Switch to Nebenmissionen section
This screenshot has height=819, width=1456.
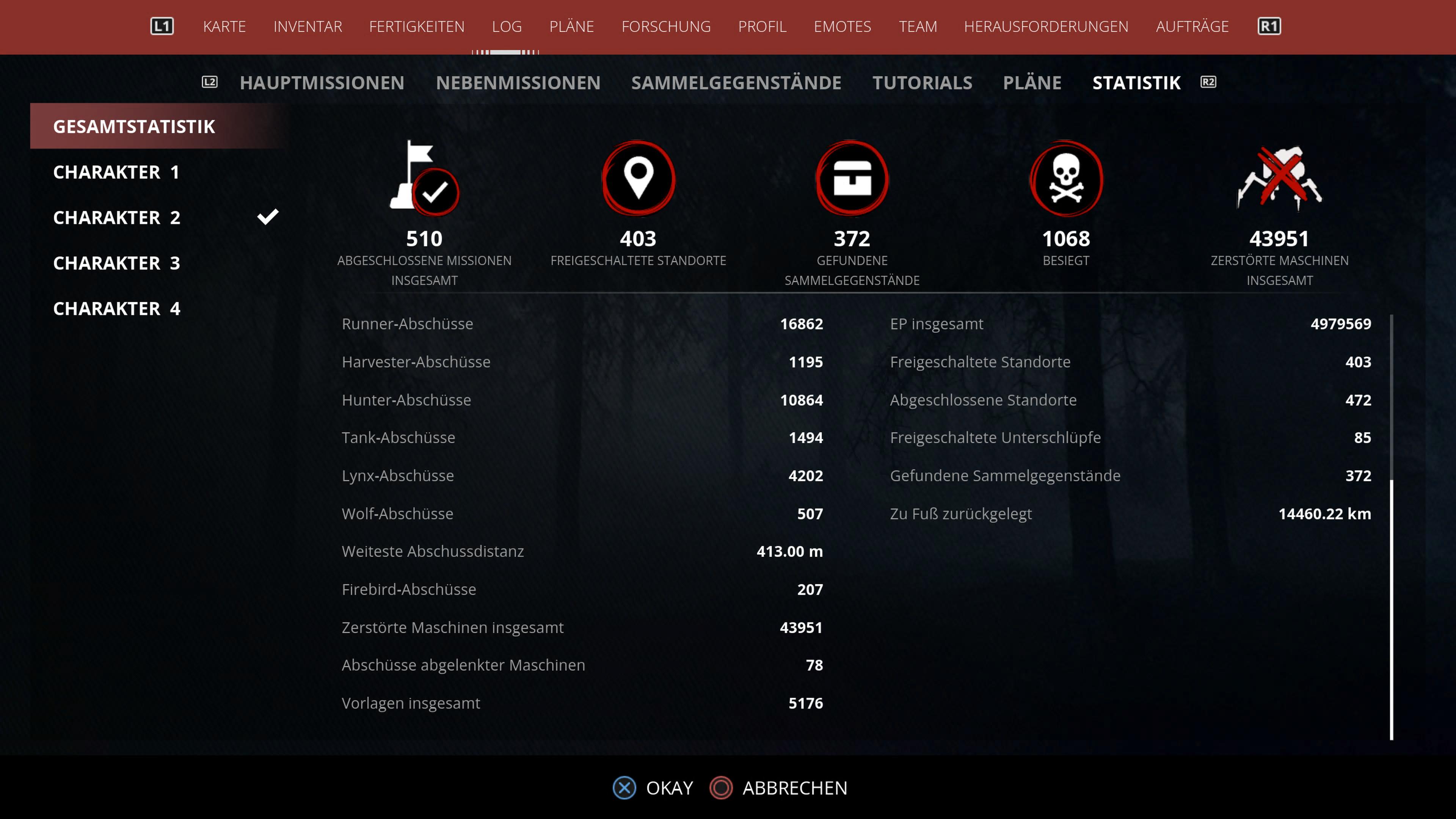click(518, 83)
